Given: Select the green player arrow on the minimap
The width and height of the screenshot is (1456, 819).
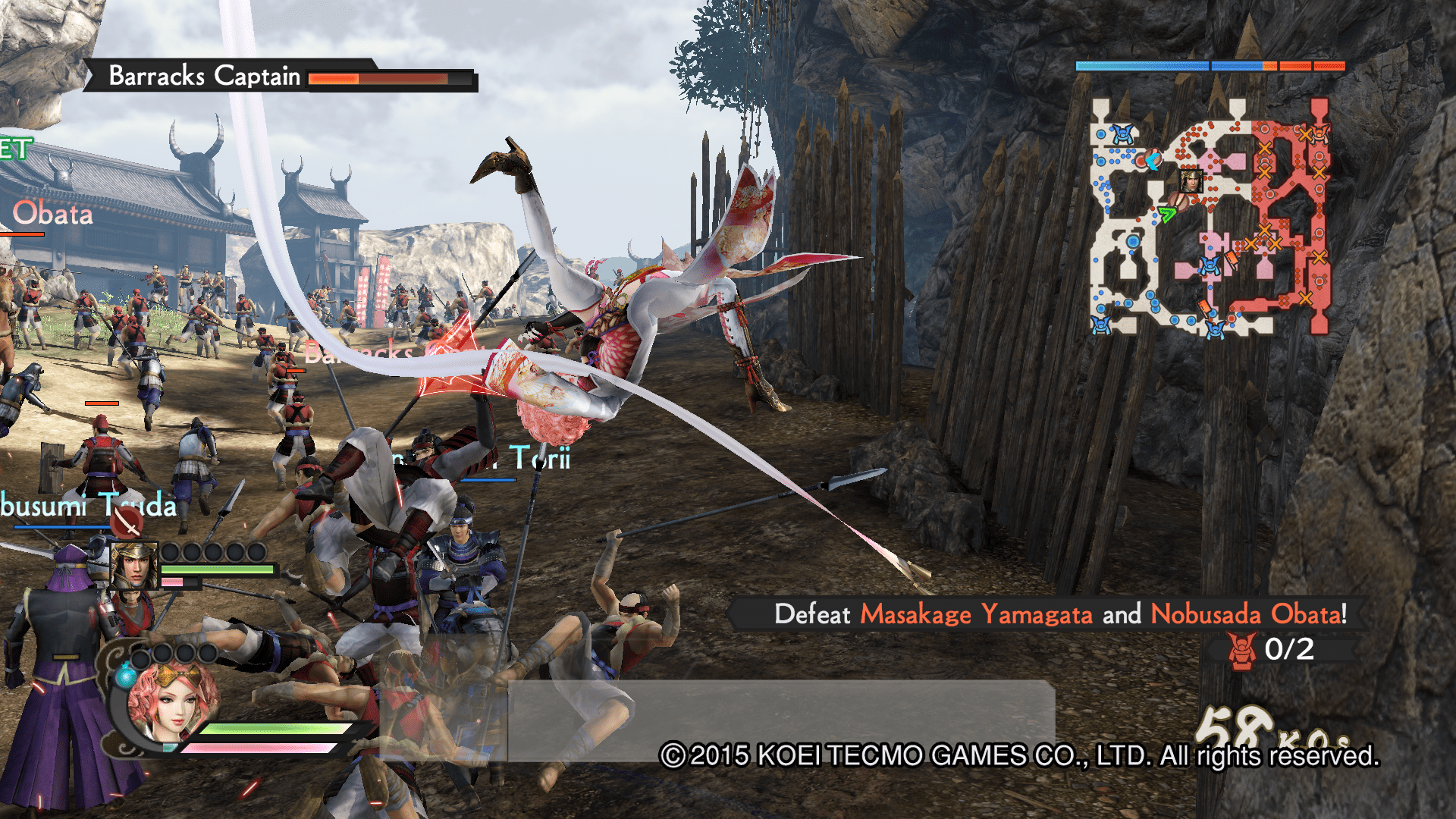Looking at the screenshot, I should pyautogui.click(x=1166, y=213).
